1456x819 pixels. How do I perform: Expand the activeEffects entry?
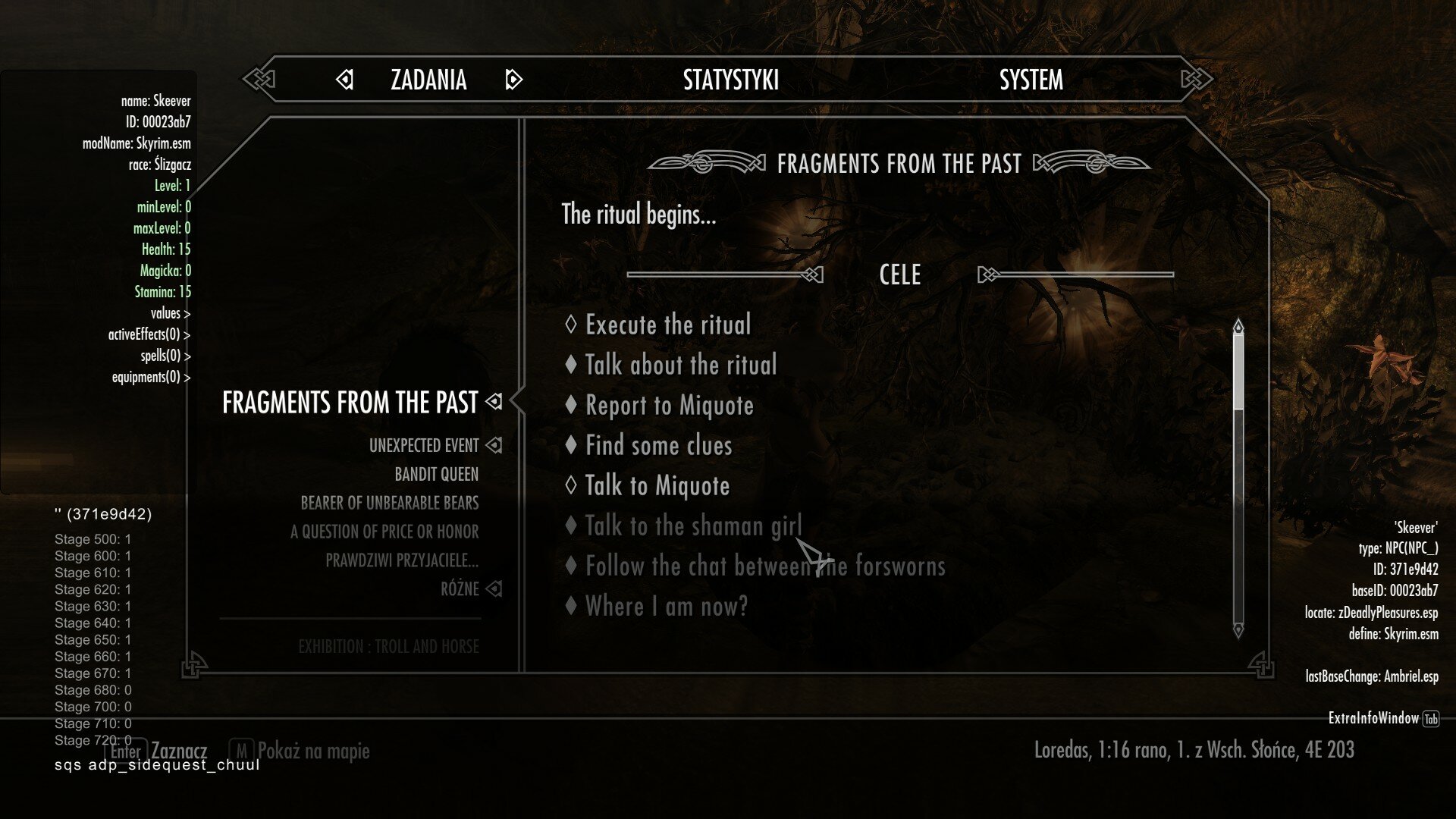point(149,334)
